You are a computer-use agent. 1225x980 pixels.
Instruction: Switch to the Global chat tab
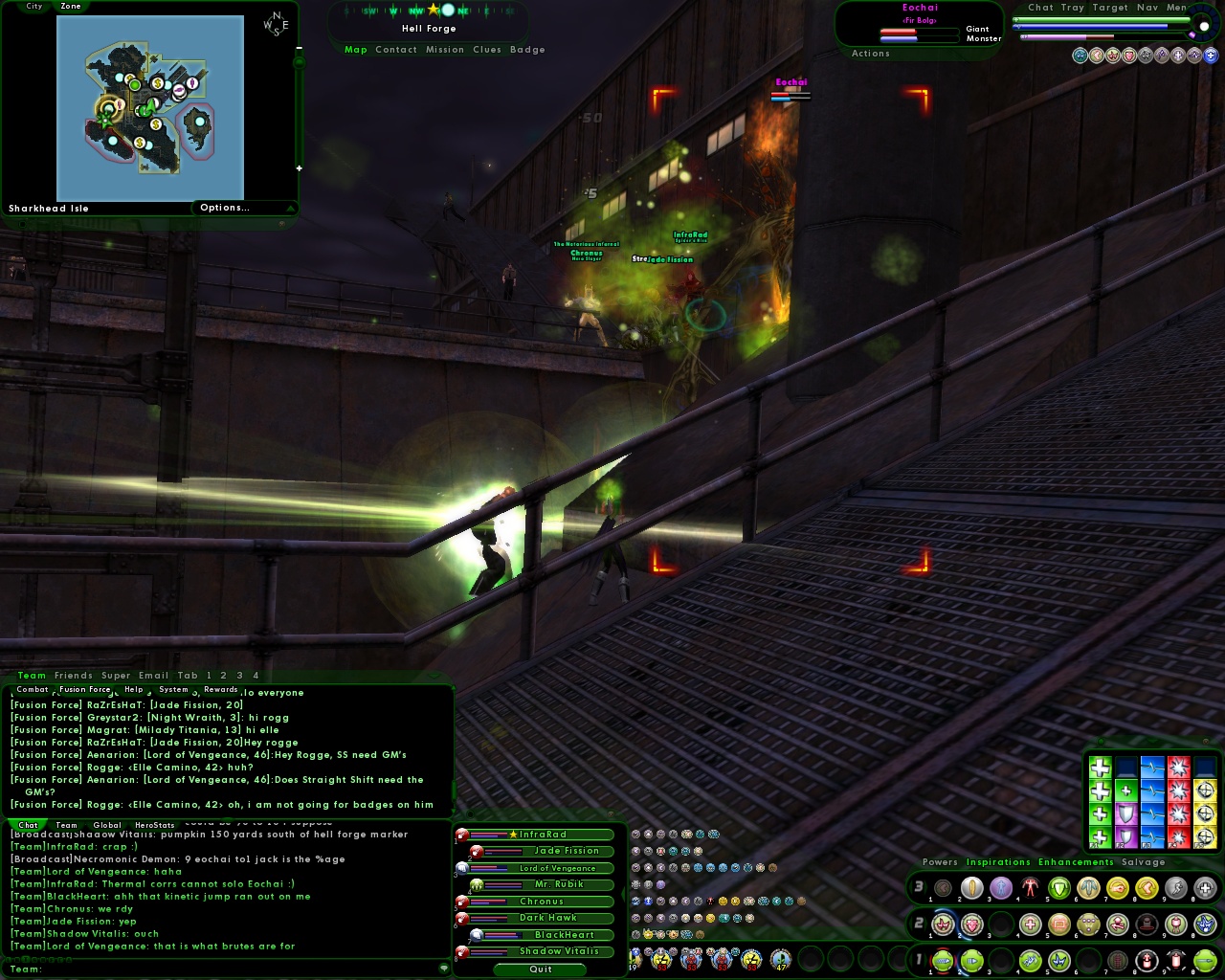point(107,825)
